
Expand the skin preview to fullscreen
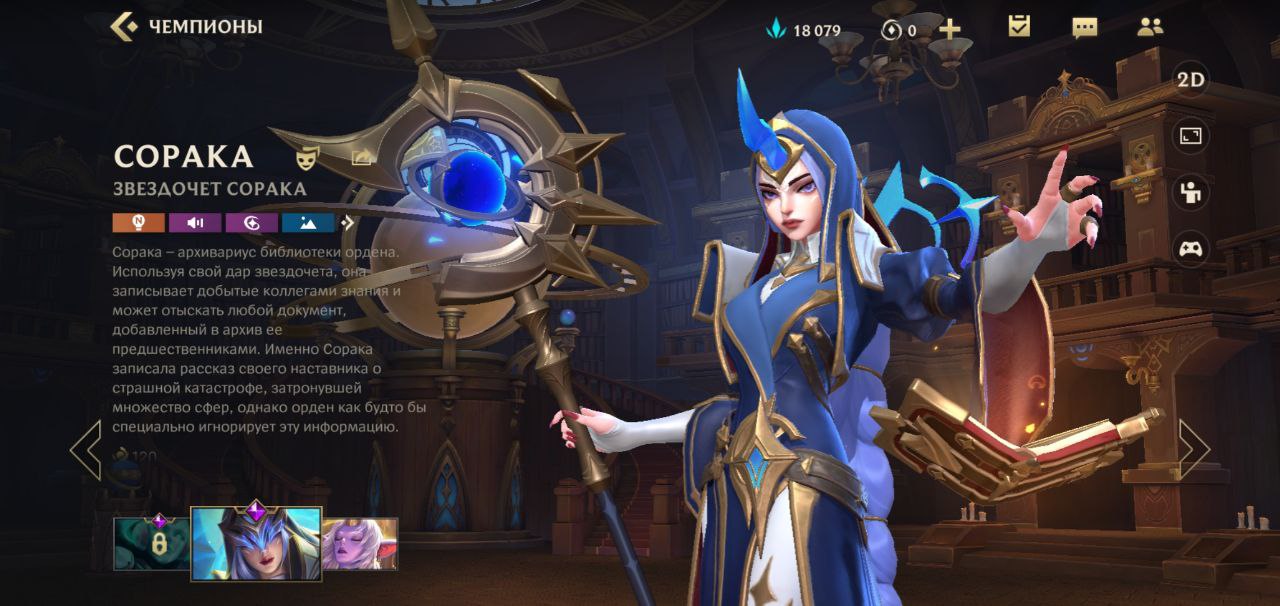[1190, 137]
